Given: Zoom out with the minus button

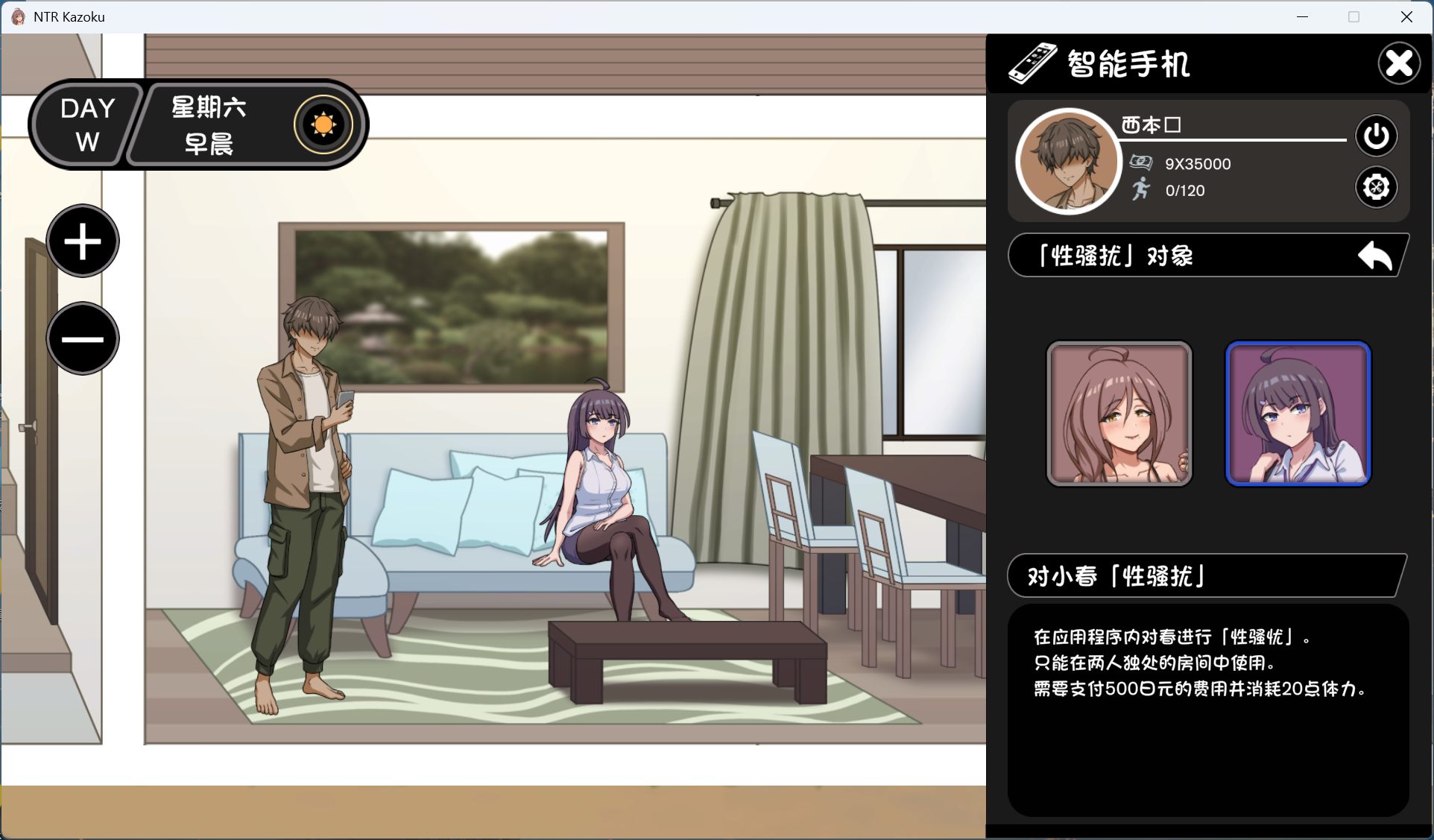Looking at the screenshot, I should (83, 339).
